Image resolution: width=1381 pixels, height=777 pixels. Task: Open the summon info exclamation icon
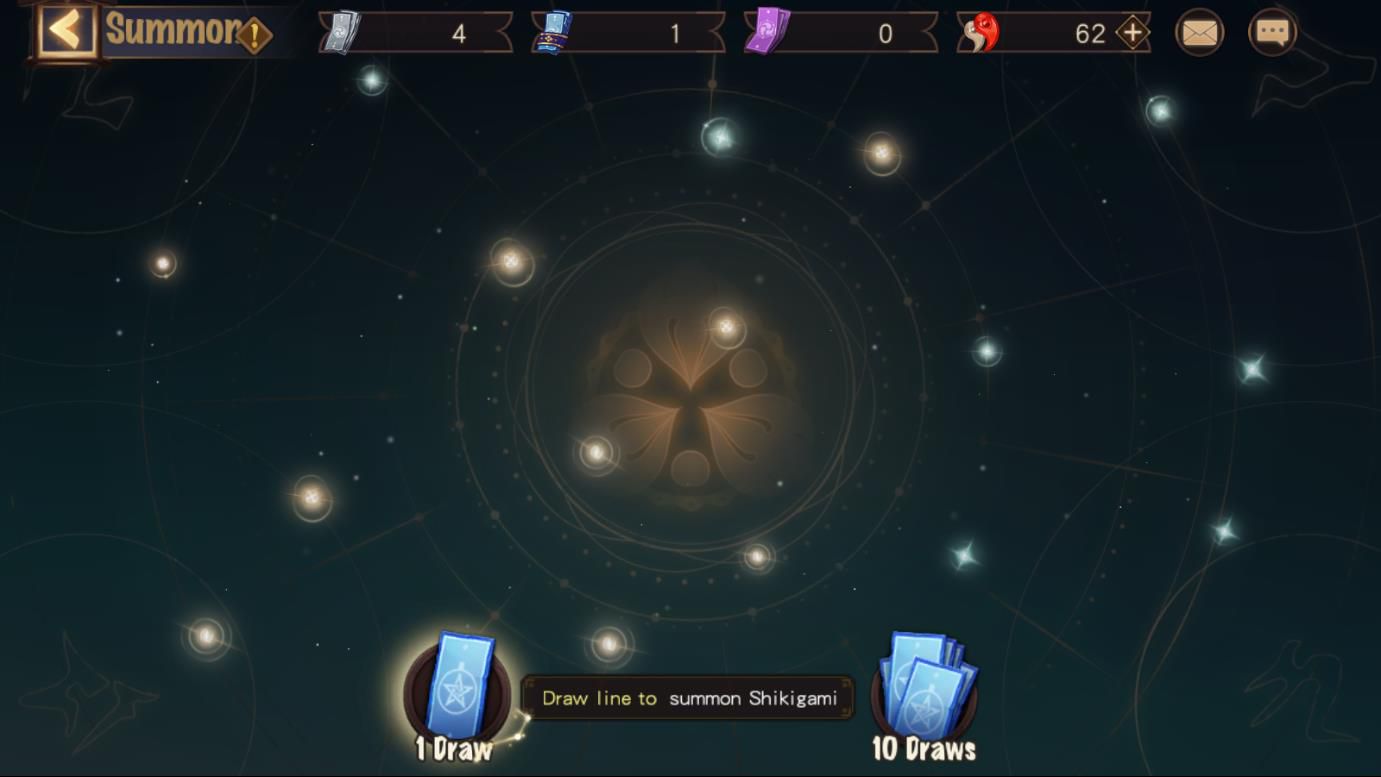click(254, 36)
